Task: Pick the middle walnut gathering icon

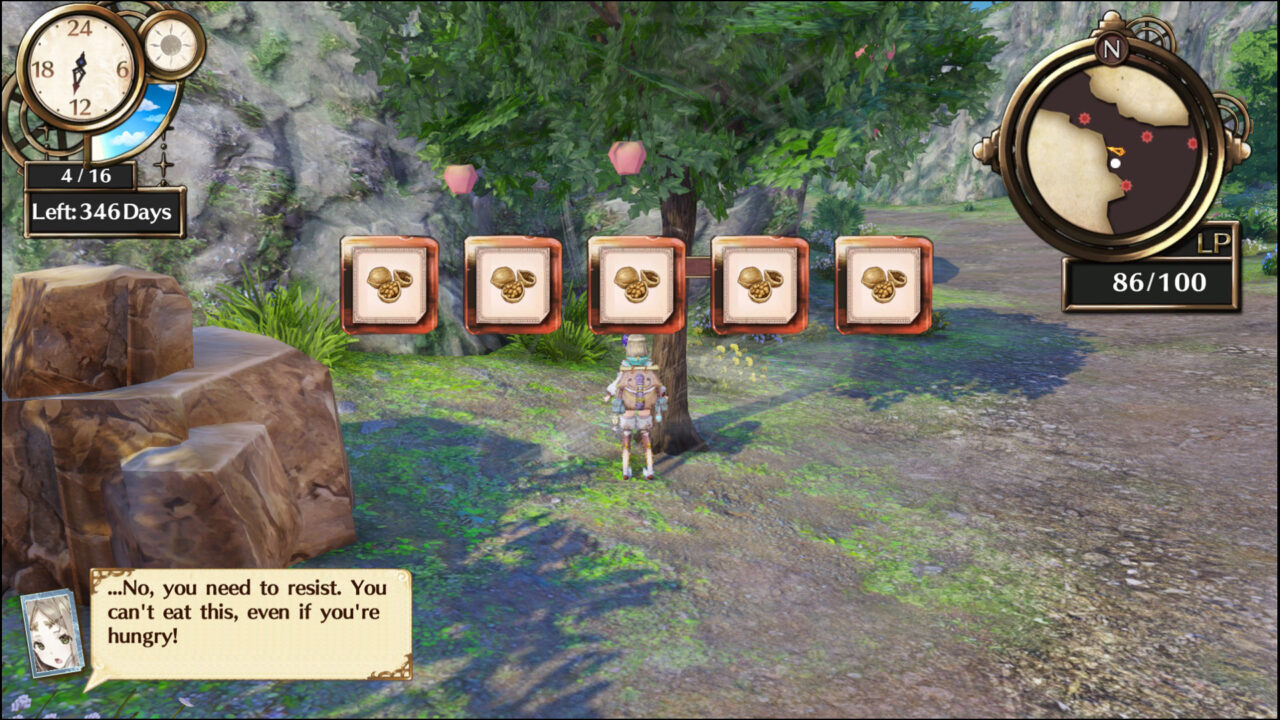Action: click(x=636, y=283)
